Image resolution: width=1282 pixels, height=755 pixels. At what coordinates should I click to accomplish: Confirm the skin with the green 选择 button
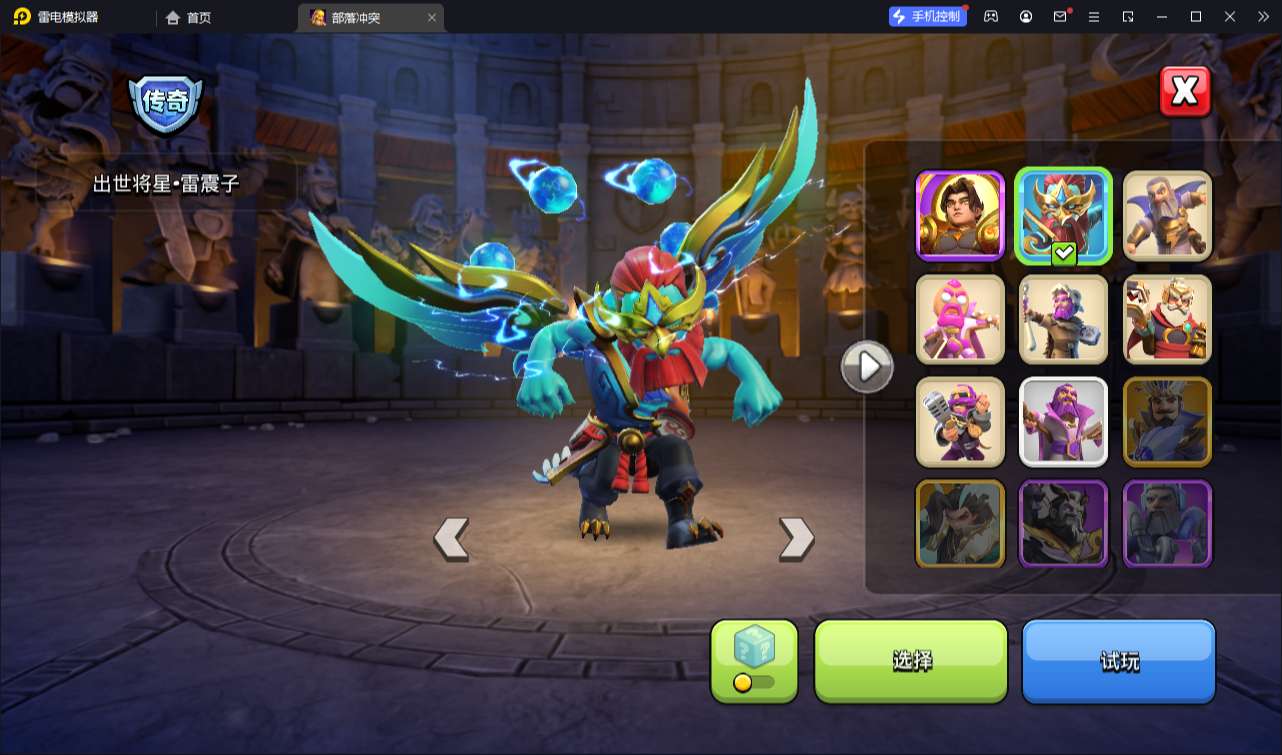click(x=911, y=661)
